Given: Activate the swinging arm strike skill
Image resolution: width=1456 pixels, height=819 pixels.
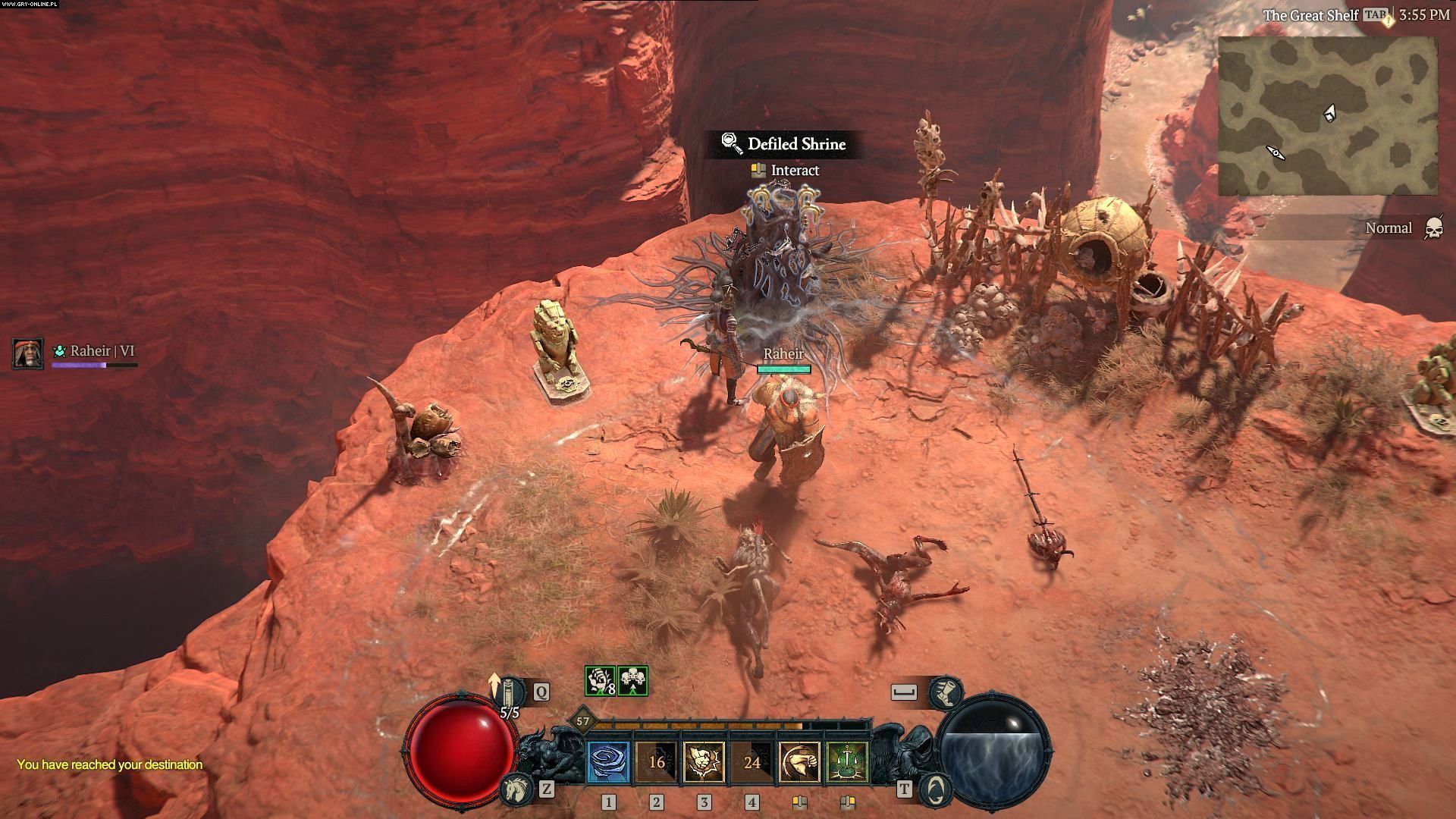Looking at the screenshot, I should (x=799, y=761).
